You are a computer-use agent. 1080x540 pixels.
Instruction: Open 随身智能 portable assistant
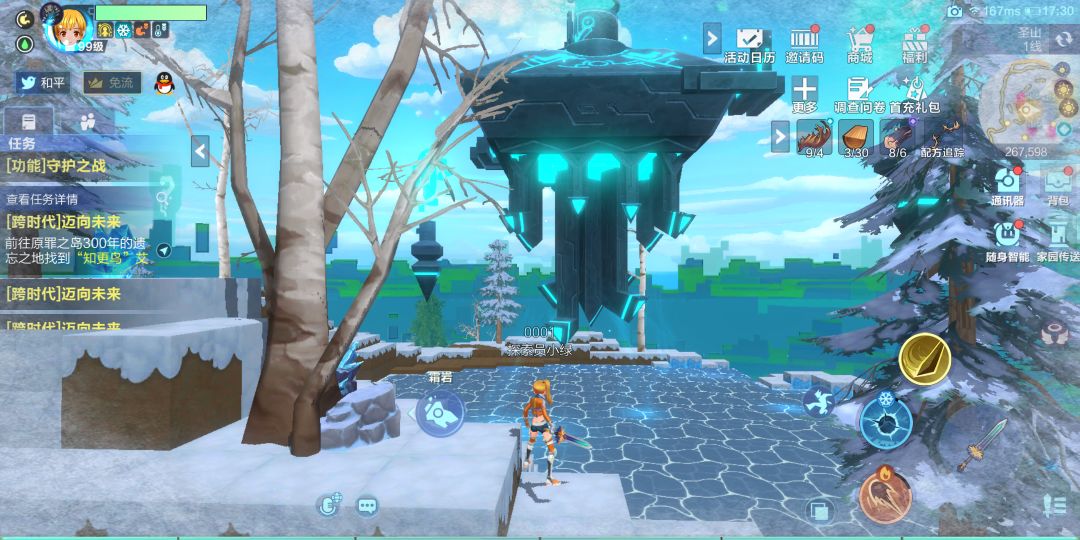coord(1007,238)
